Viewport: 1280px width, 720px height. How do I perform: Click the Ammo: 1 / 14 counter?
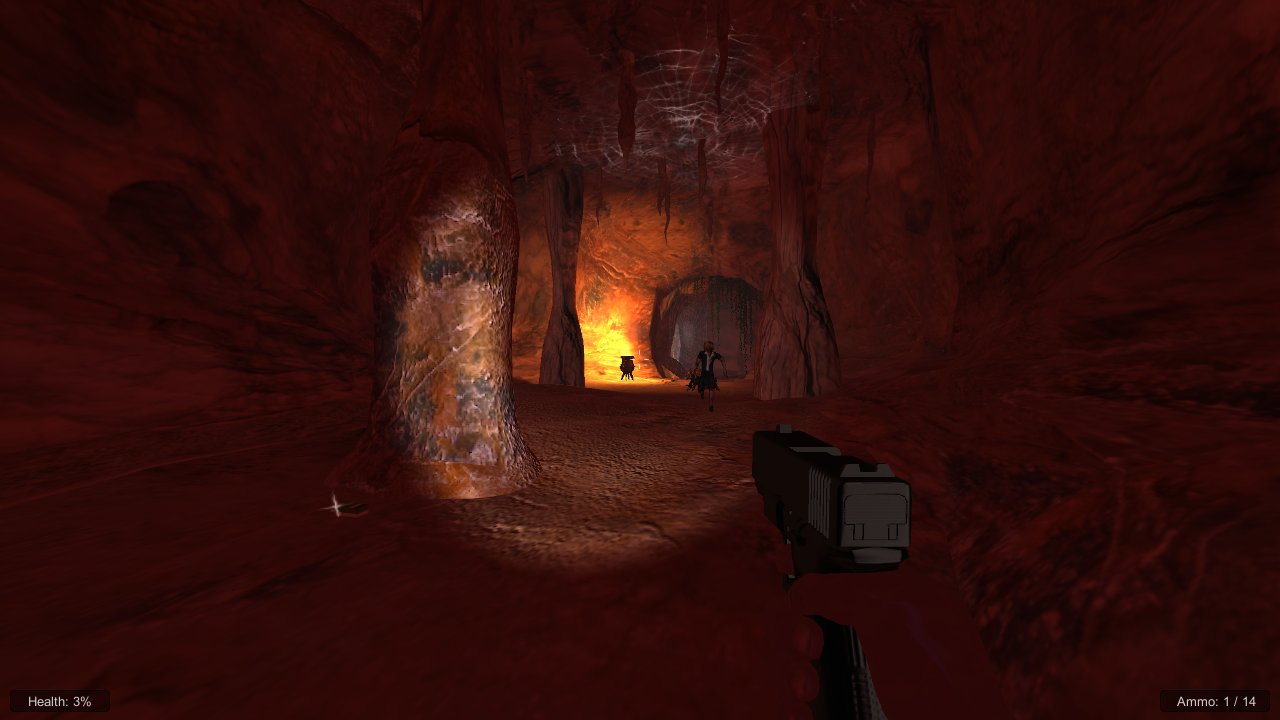point(1215,701)
